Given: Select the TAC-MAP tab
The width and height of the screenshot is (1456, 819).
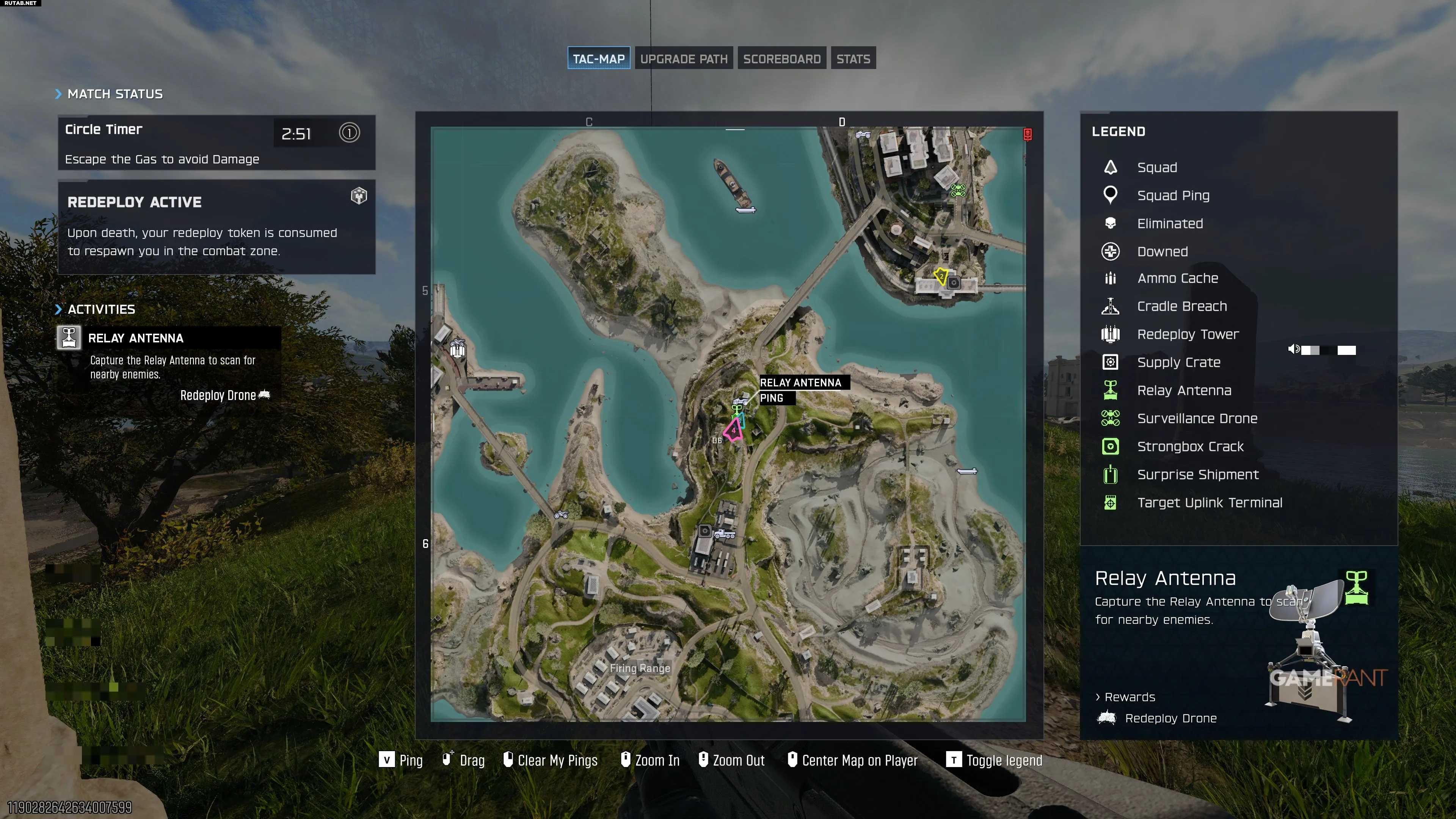Looking at the screenshot, I should (599, 59).
